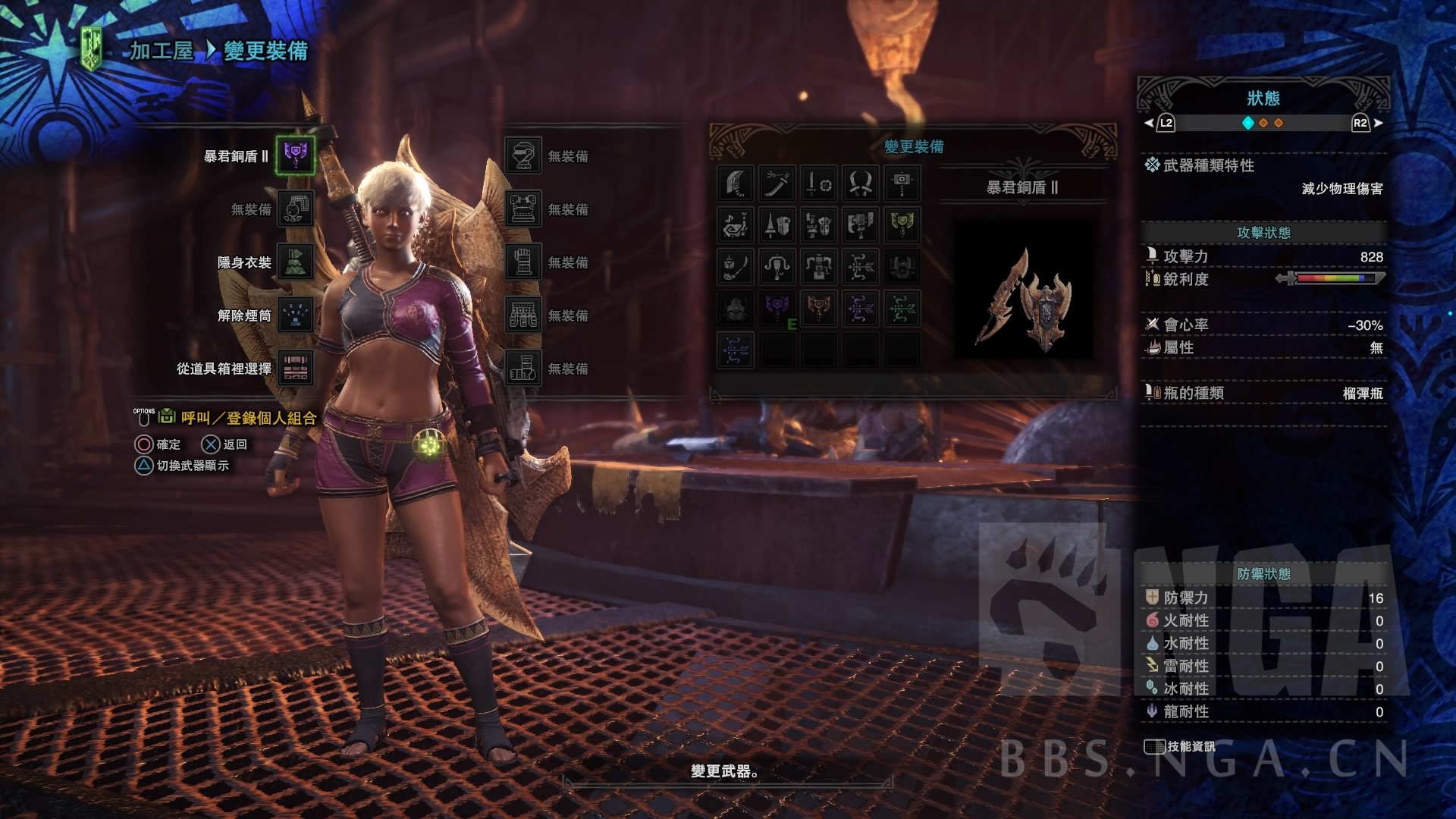Select the Hammer weapon type icon
The width and height of the screenshot is (1456, 819).
point(902,184)
